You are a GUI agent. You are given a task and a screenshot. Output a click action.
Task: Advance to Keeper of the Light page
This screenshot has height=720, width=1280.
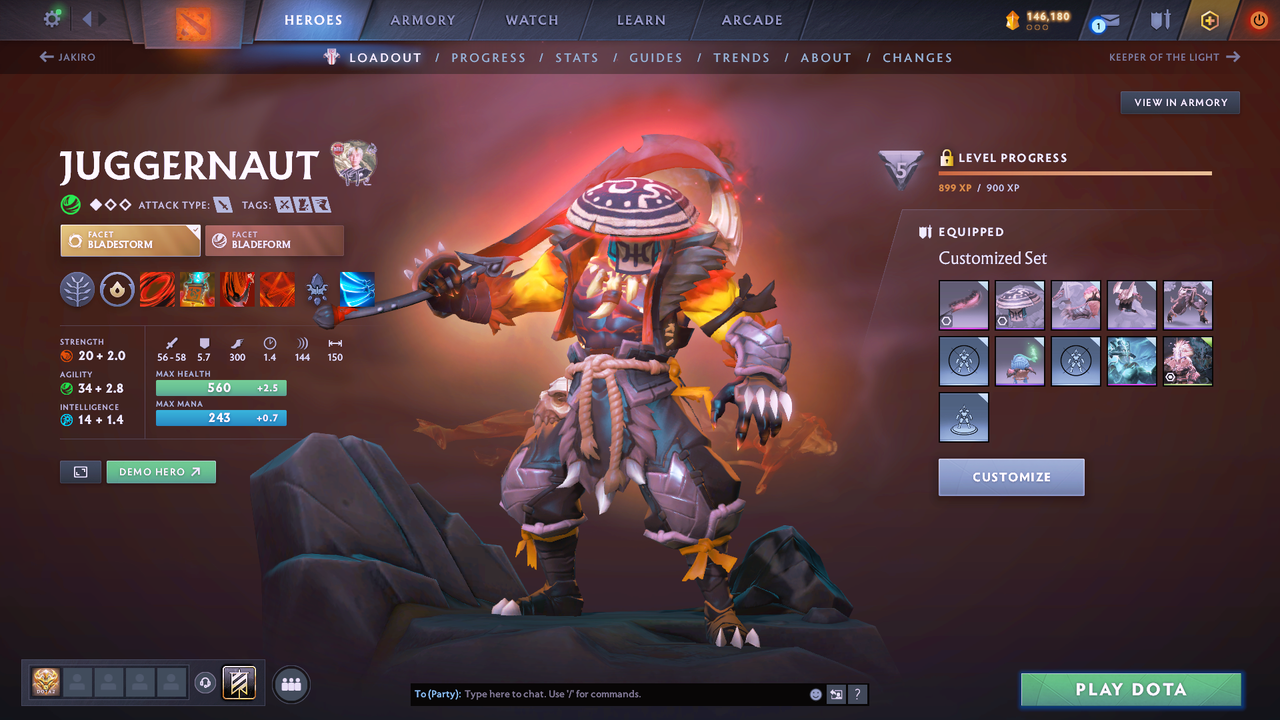tap(1175, 57)
